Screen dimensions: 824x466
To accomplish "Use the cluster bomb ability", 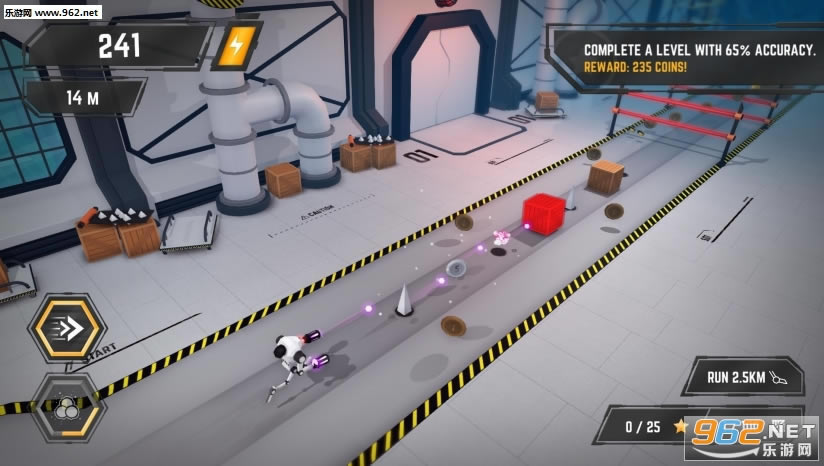I will point(66,408).
